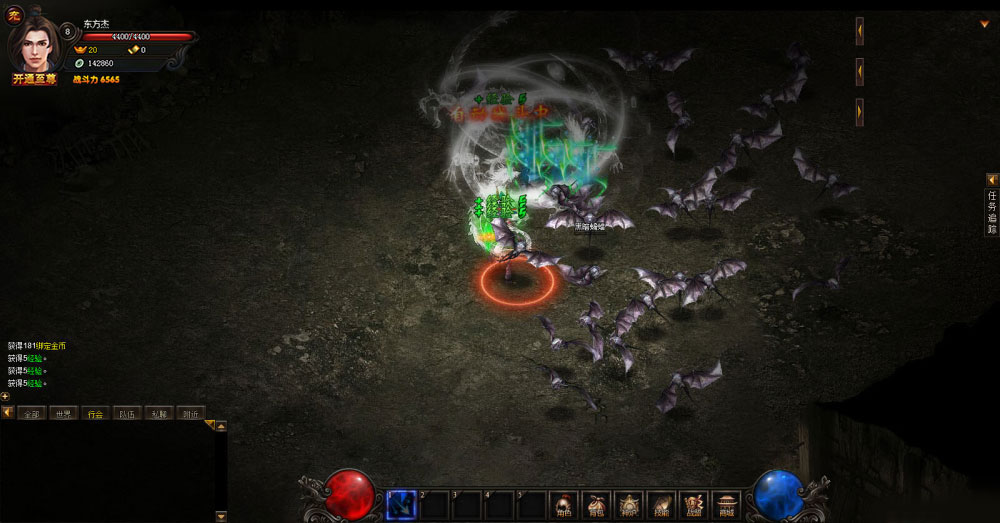Activate the skill in hotbar slot 1
Viewport: 1000px width, 523px height.
click(401, 505)
